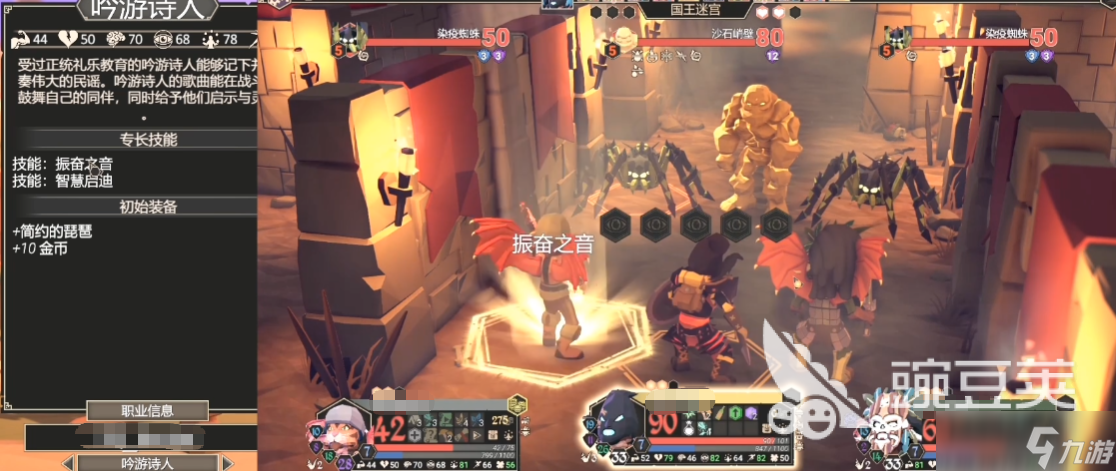Switch to the next class with right arrow
The height and width of the screenshot is (471, 1116).
pyautogui.click(x=227, y=463)
